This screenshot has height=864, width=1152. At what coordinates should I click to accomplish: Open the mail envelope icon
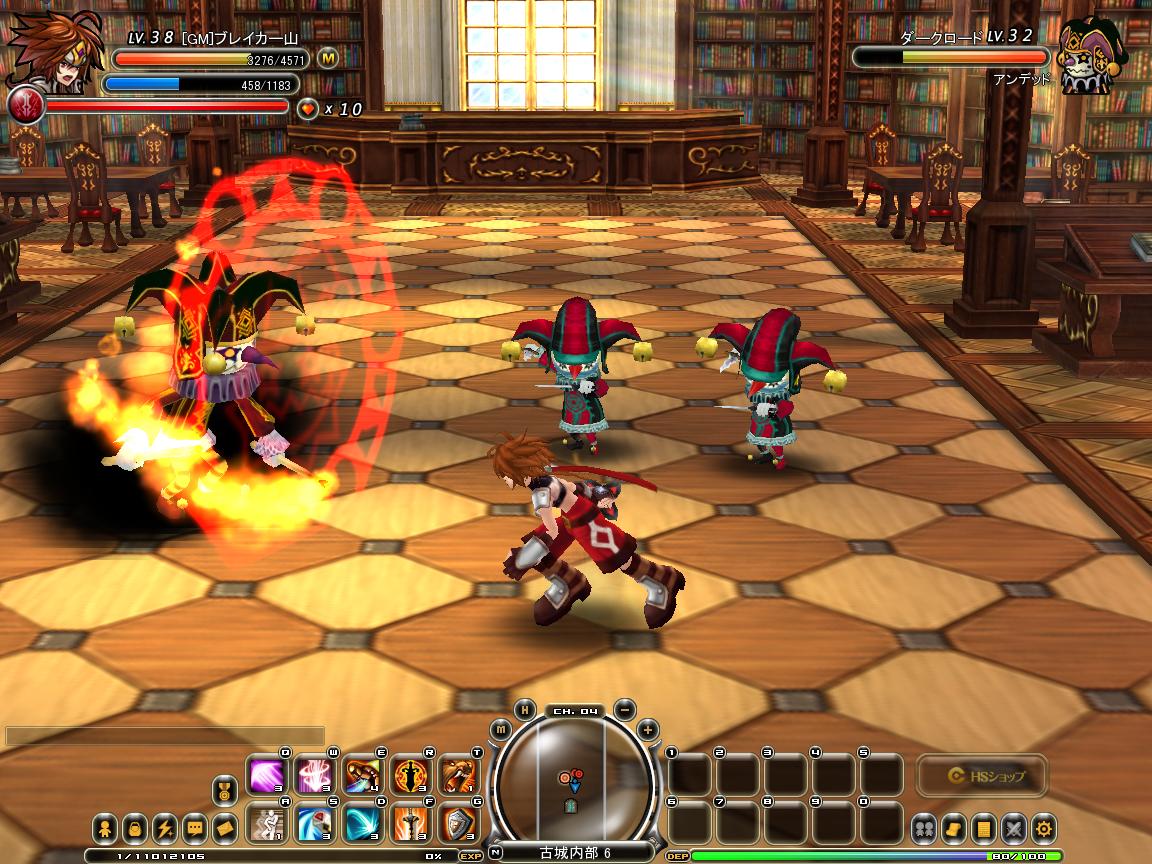[225, 828]
